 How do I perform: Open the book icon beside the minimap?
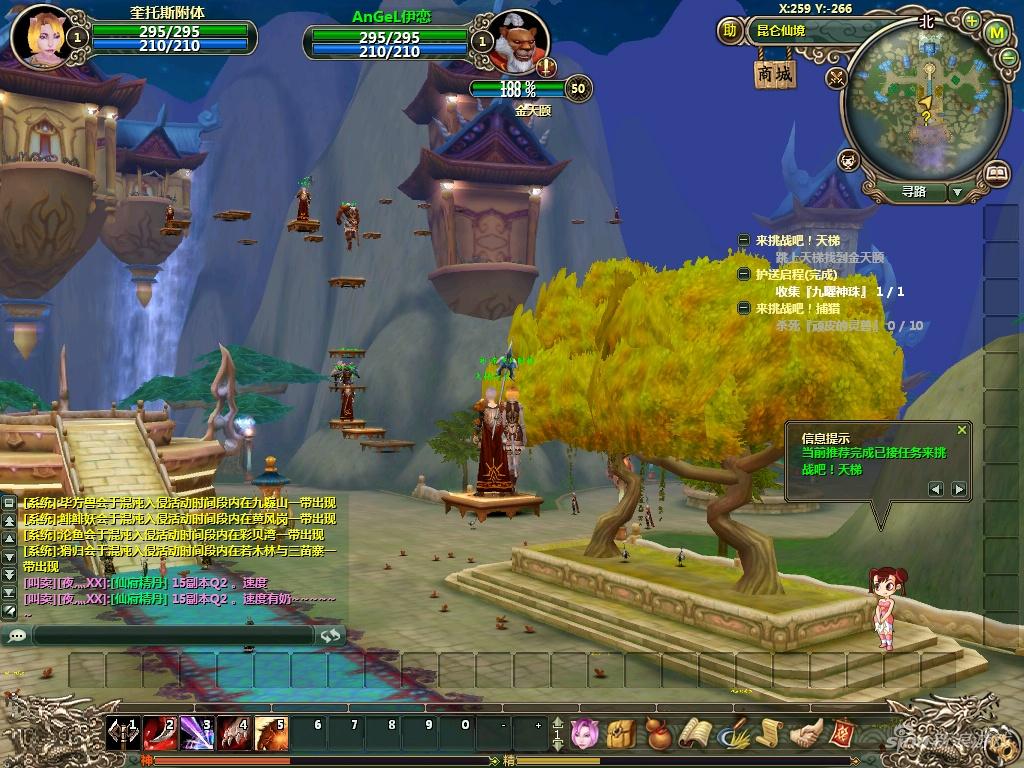[x=996, y=174]
